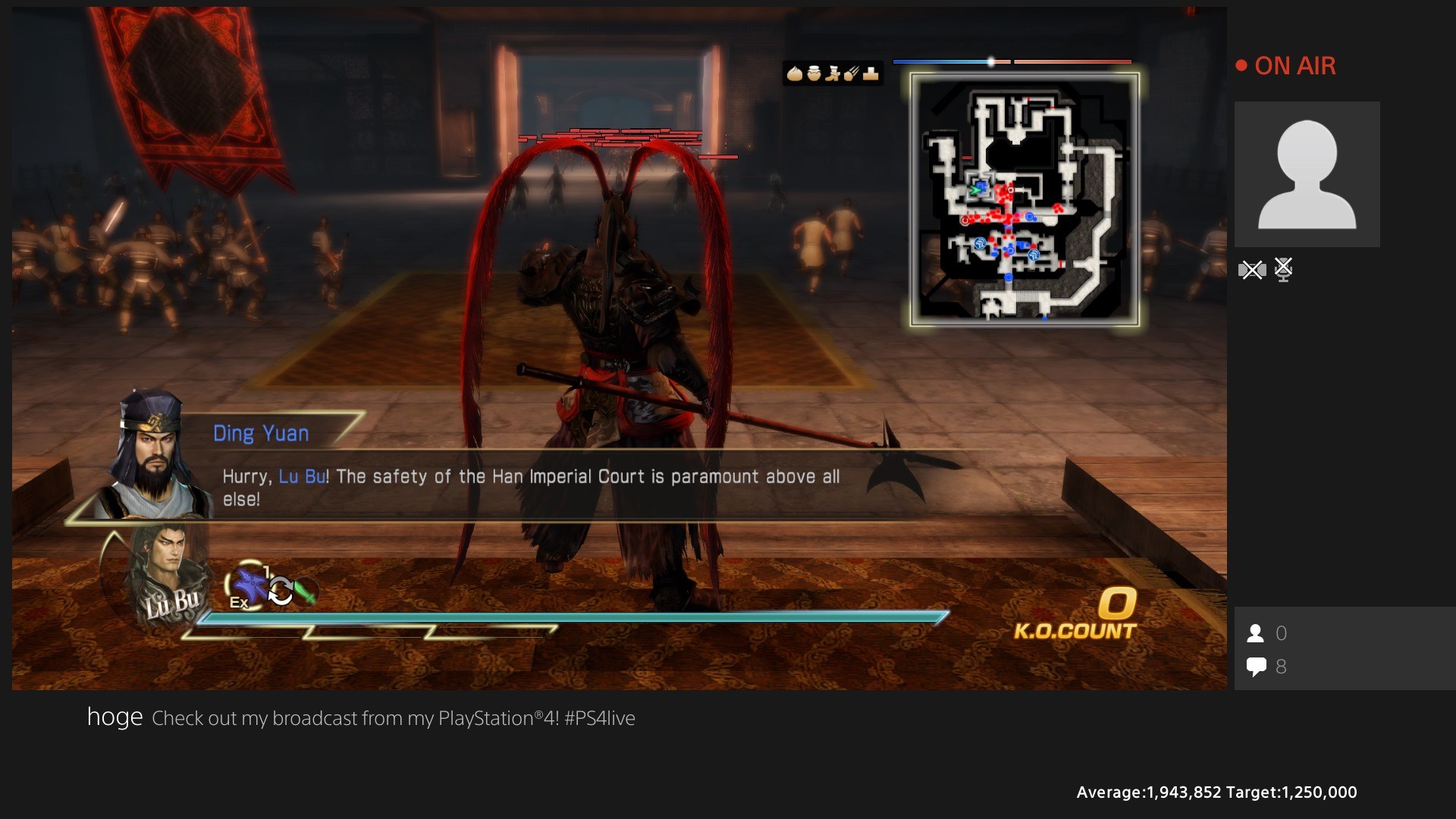Select the claw attack item icon
1456x819 pixels.
pos(852,74)
